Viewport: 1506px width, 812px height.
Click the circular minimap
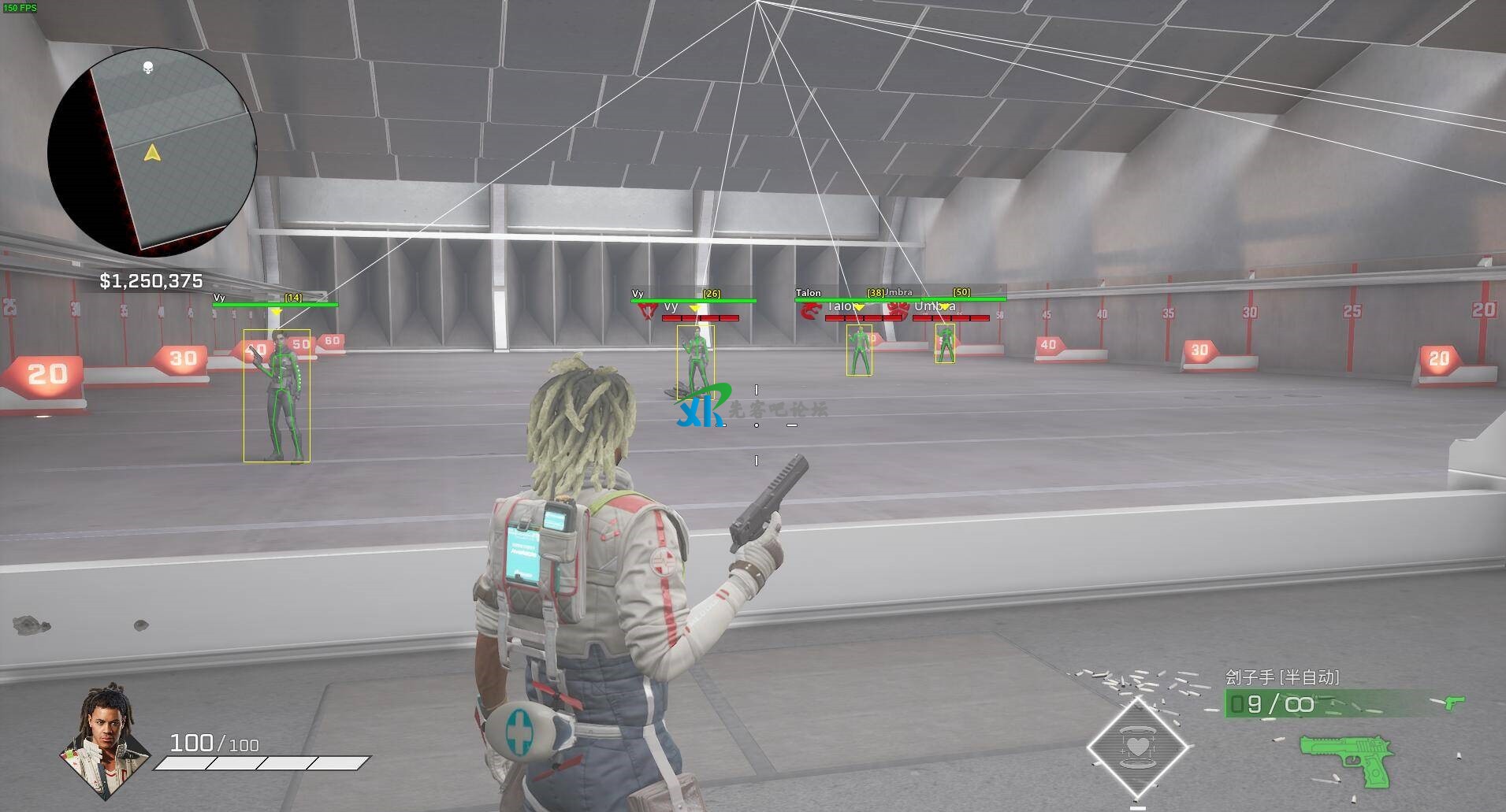(152, 150)
